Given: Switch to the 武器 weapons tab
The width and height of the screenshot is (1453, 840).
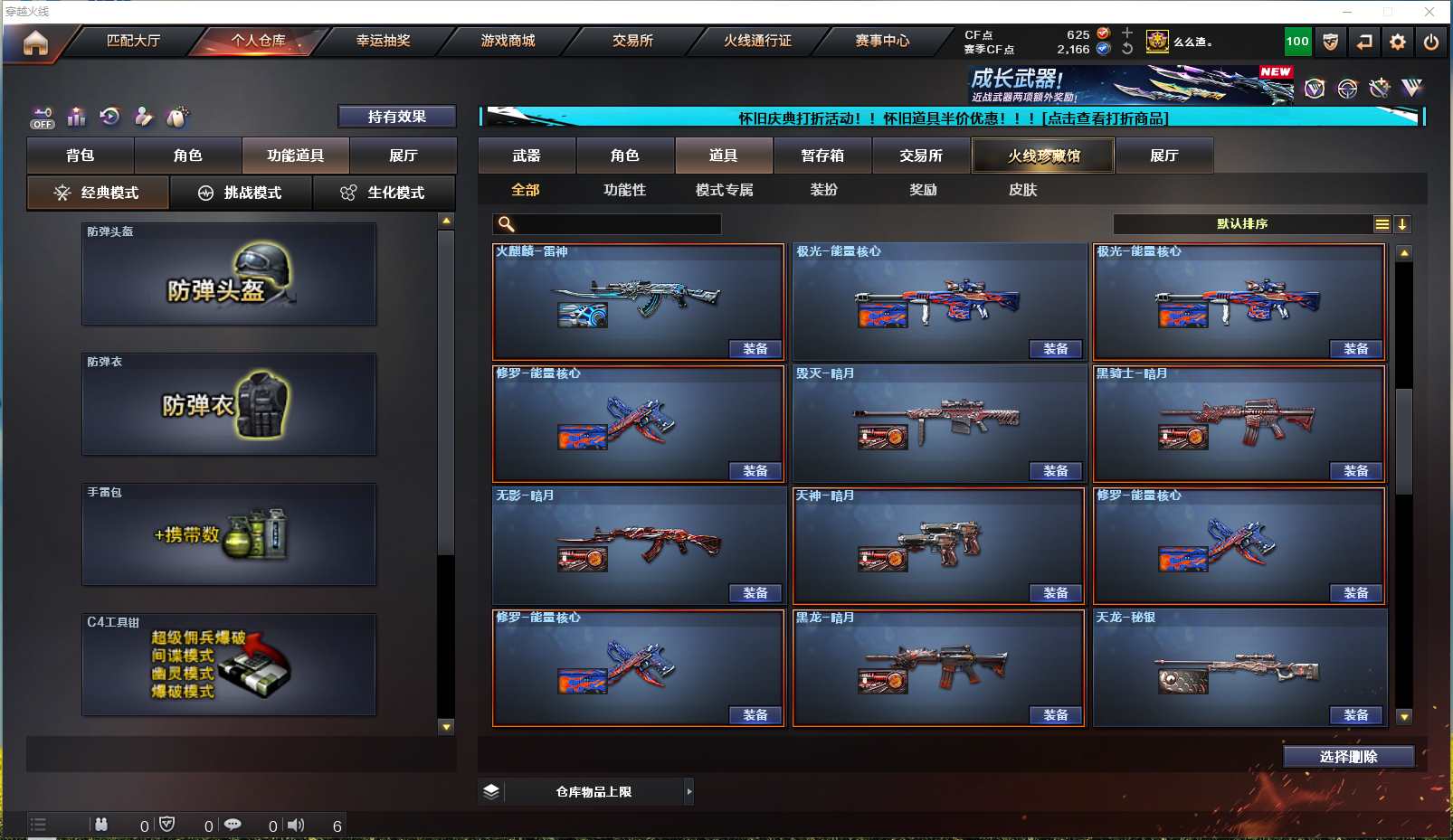Looking at the screenshot, I should click(527, 156).
